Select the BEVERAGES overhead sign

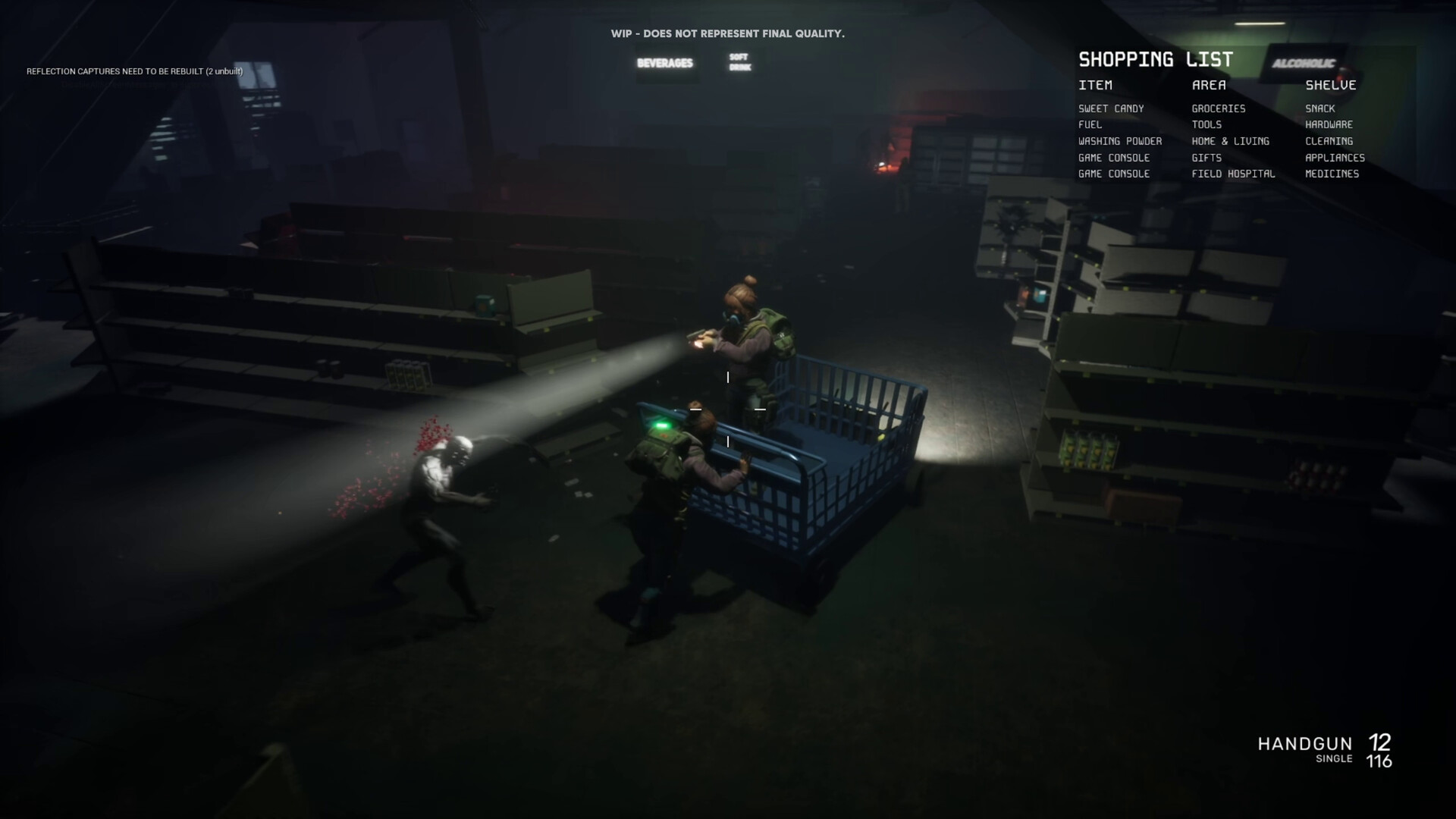point(666,64)
